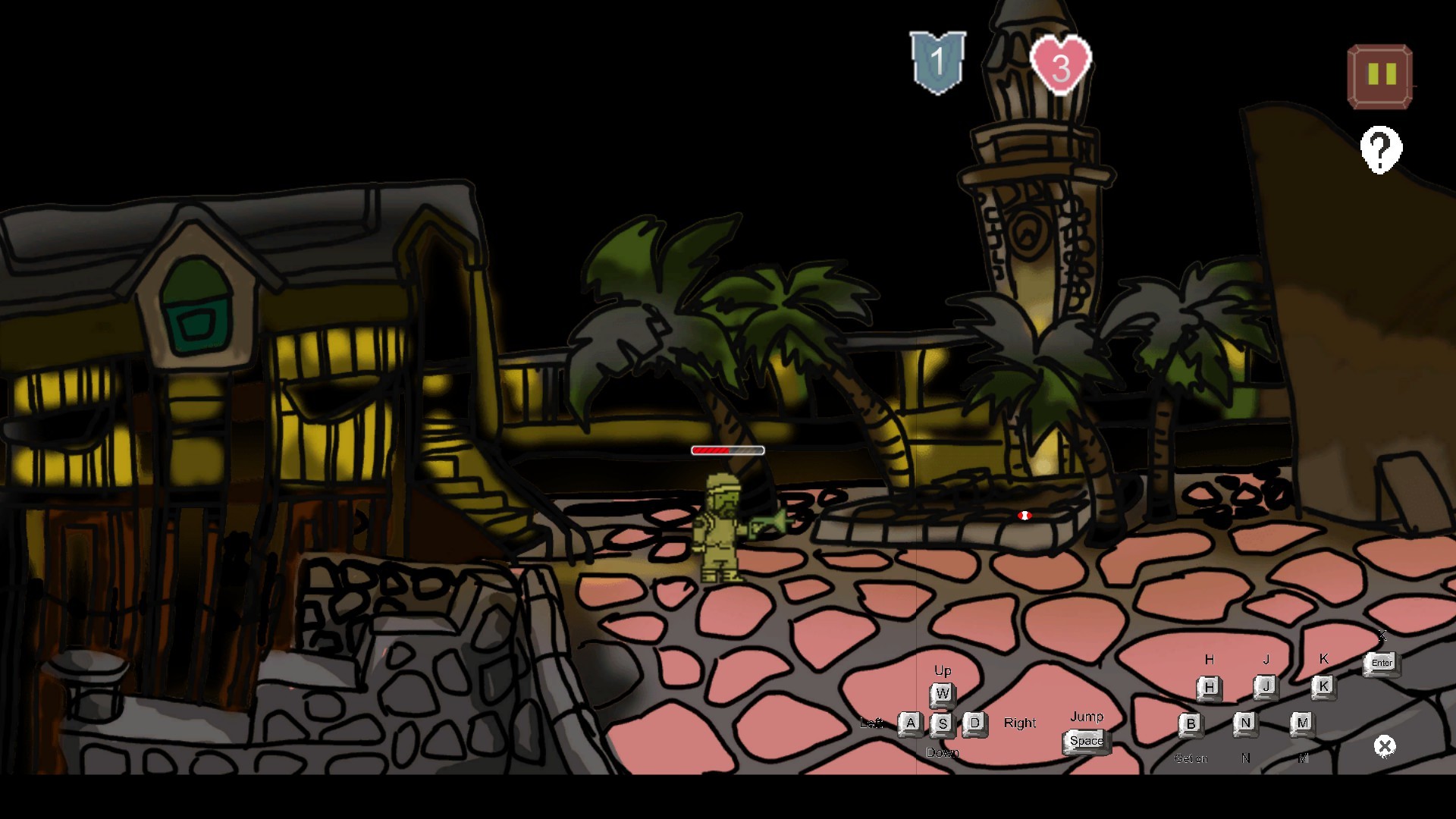Click the heart counter showing 3
Screen dimensions: 1456x819
pyautogui.click(x=1061, y=65)
